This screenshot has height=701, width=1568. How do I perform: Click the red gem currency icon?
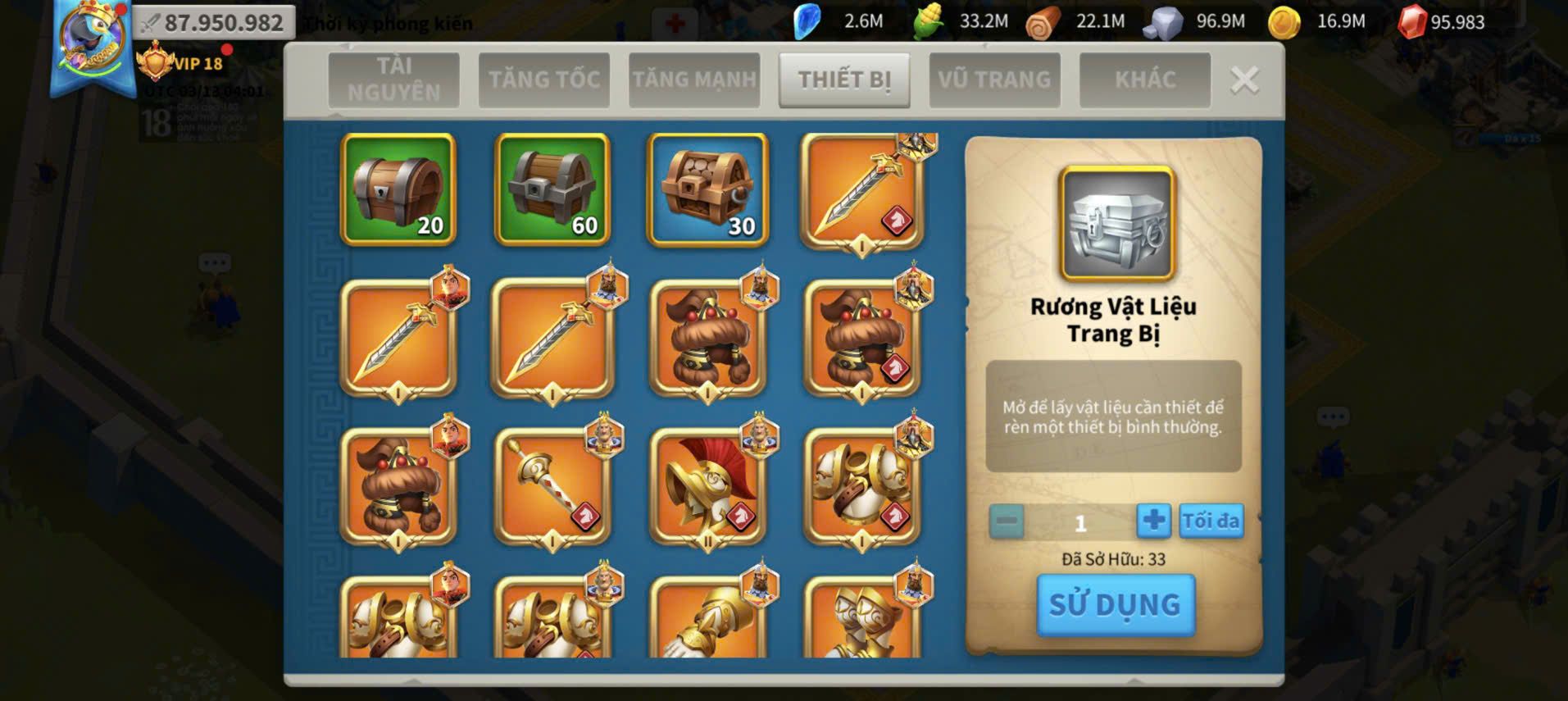1411,22
